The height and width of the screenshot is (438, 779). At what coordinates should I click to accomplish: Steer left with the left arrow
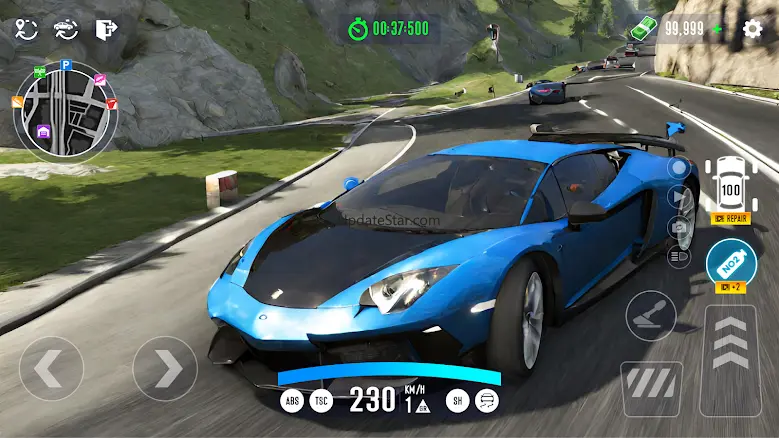[x=51, y=369]
